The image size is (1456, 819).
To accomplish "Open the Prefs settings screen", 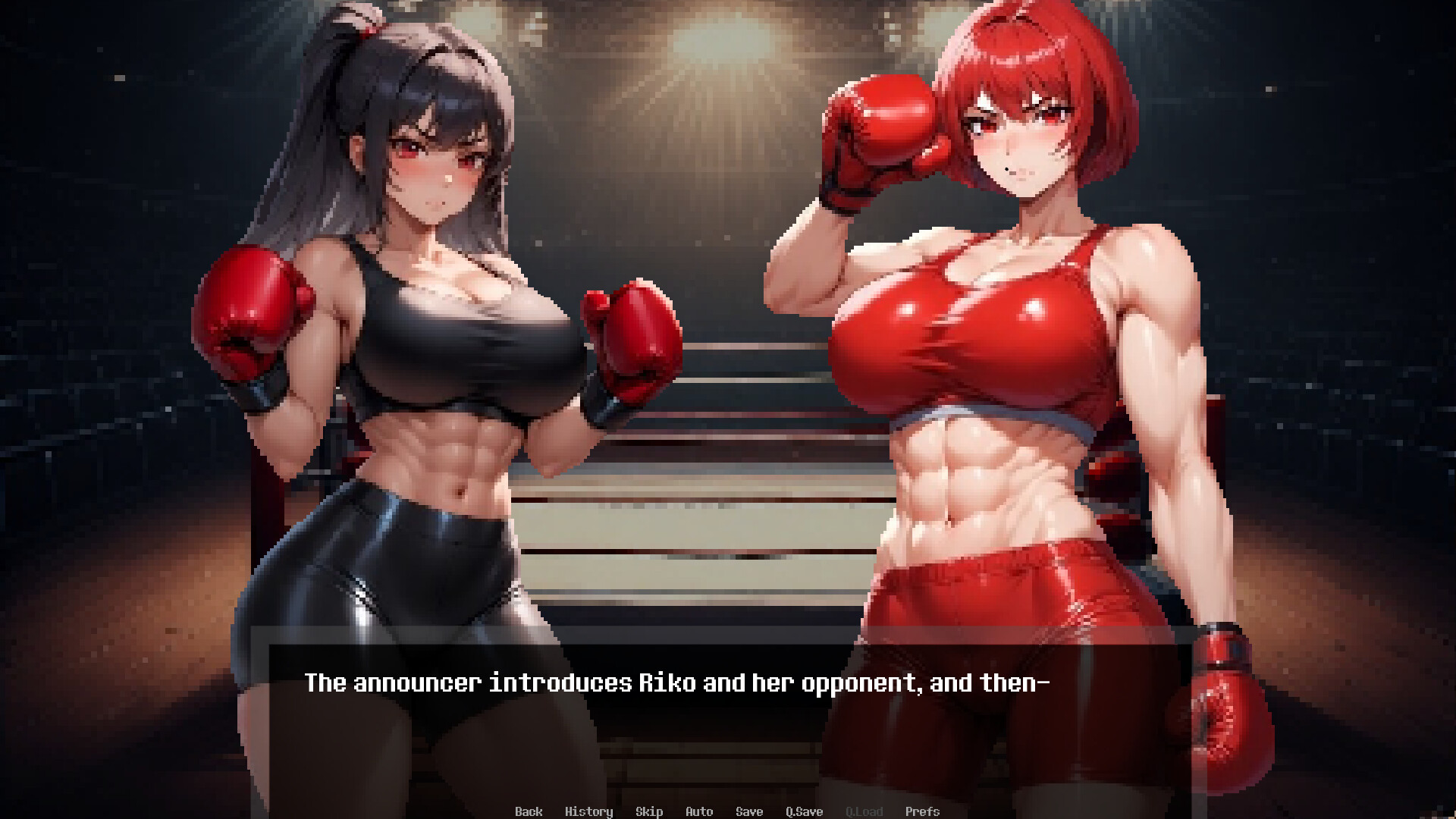I will [x=923, y=811].
